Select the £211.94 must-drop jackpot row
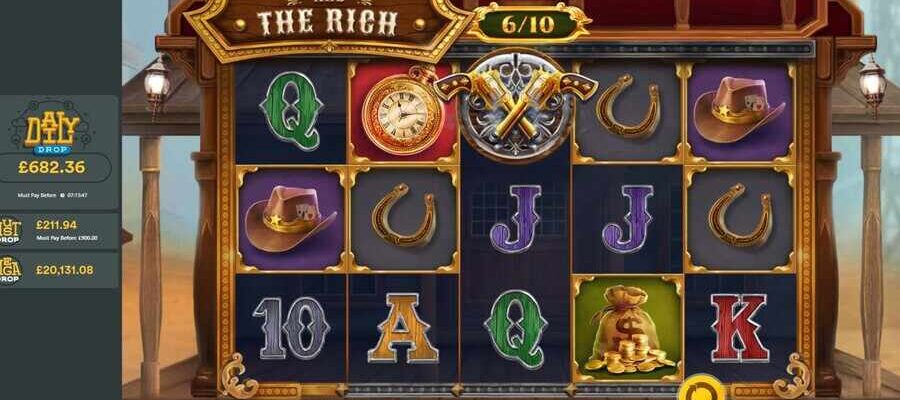Viewport: 900px width, 400px height. [60, 230]
